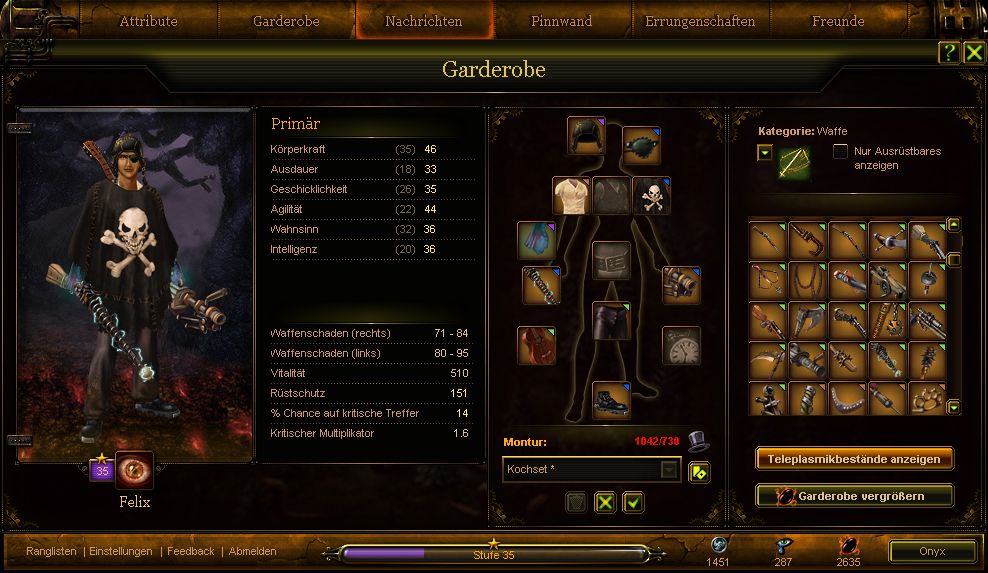
Task: Open the Ranglisten link
Action: click(51, 551)
